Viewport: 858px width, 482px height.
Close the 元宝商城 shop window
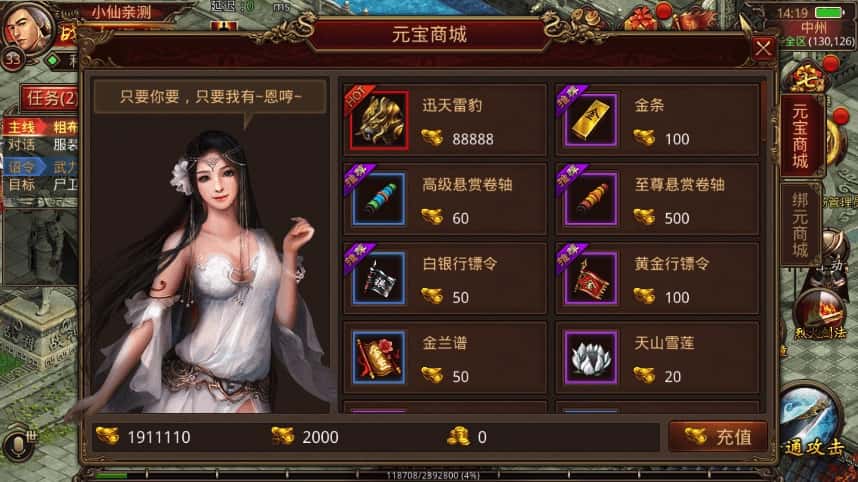click(763, 48)
